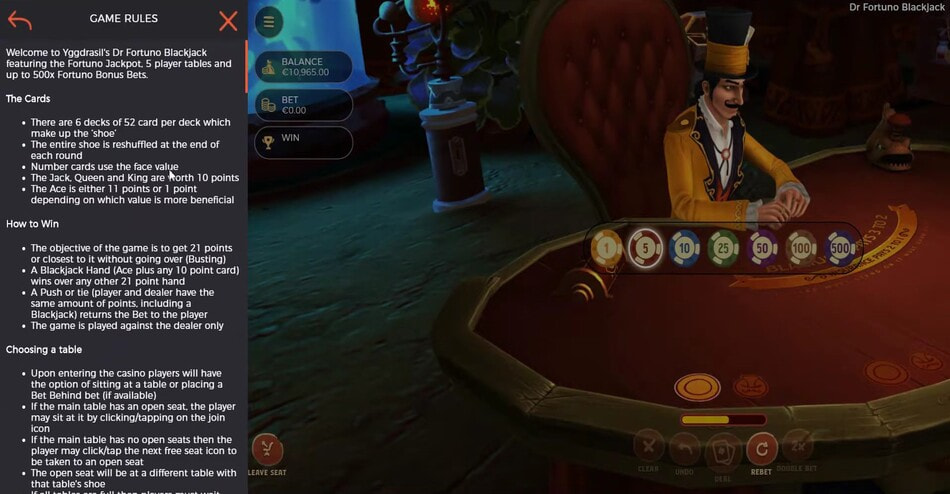Pick the green 25 chip
The height and width of the screenshot is (494, 950).
[723, 247]
